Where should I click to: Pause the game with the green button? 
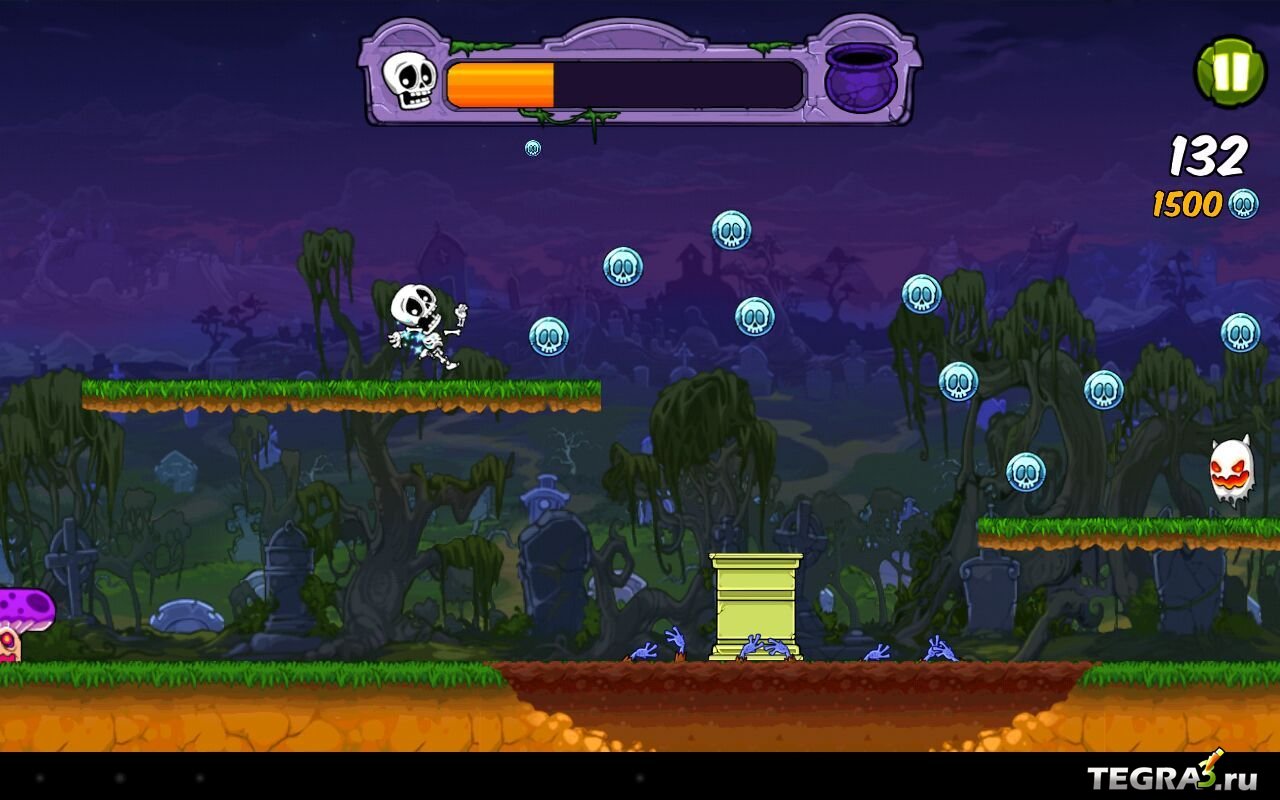(1230, 72)
